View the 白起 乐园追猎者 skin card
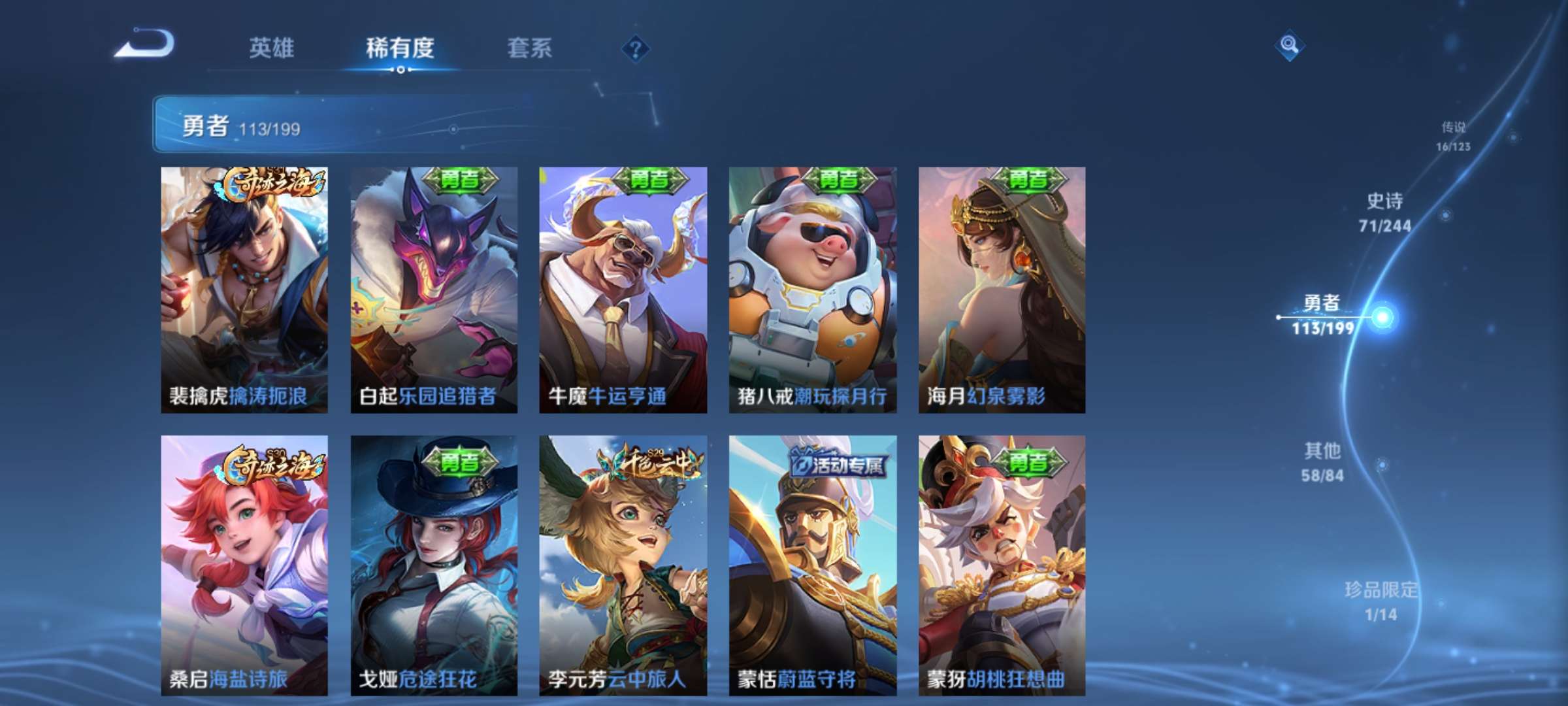The width and height of the screenshot is (1568, 706). point(434,290)
